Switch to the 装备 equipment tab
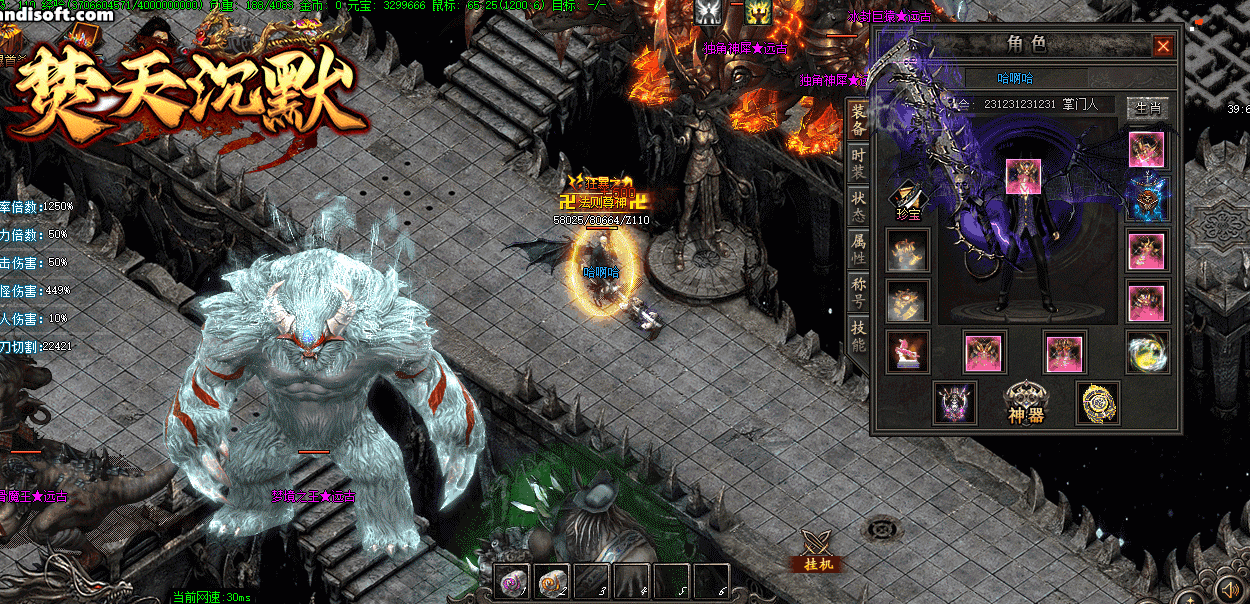This screenshot has width=1250, height=604. pyautogui.click(x=858, y=123)
